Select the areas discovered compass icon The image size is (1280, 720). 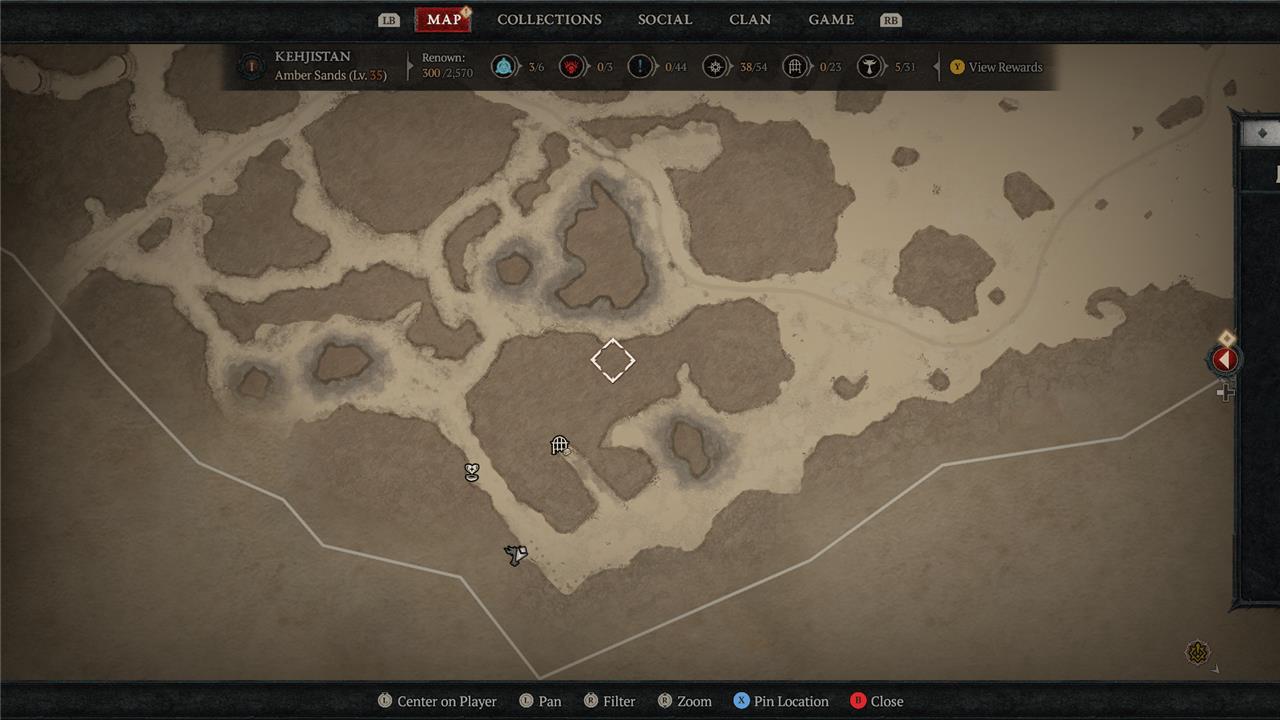(715, 67)
